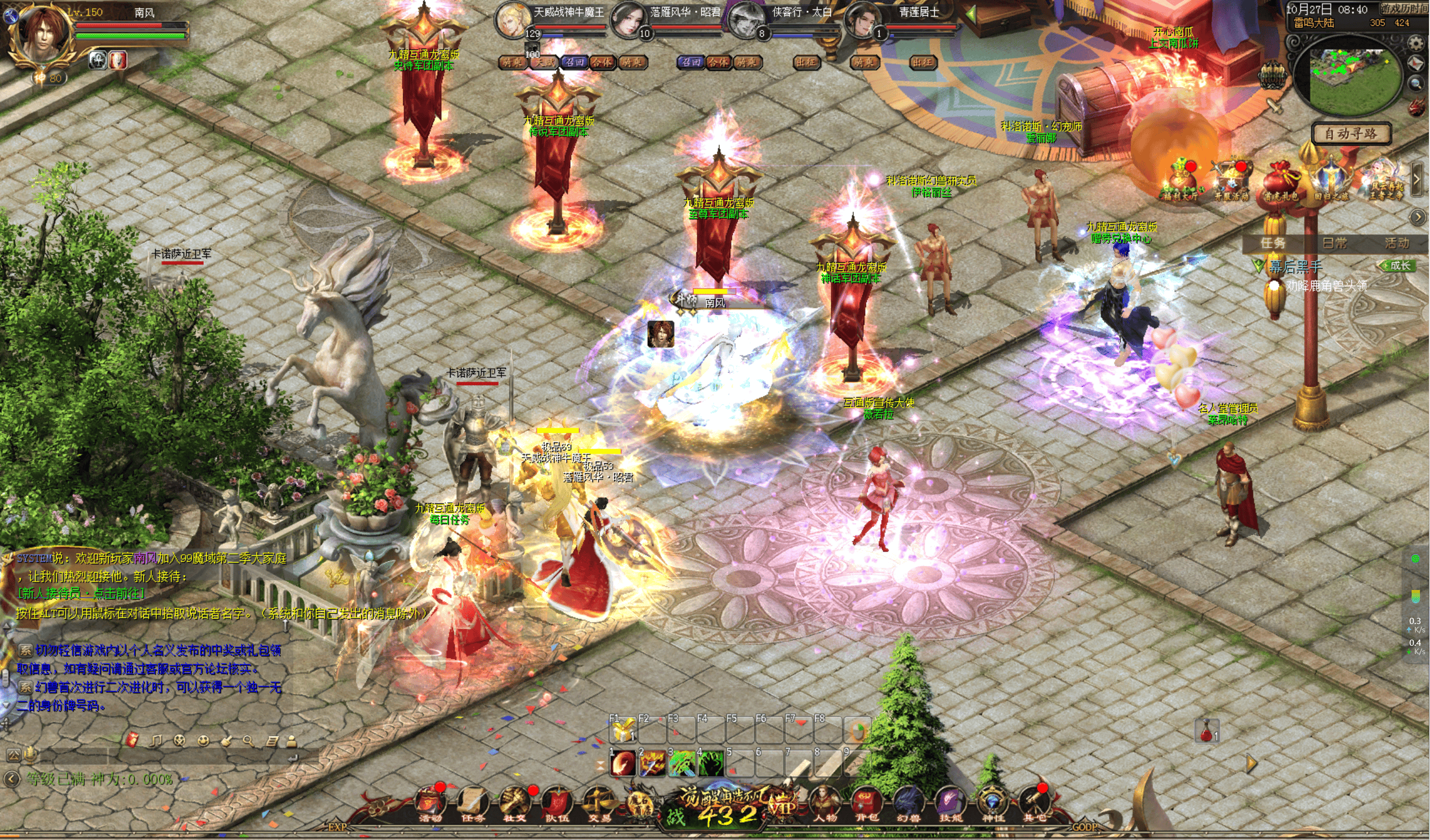Open the 技能 skills book
1430x840 pixels.
(x=950, y=803)
